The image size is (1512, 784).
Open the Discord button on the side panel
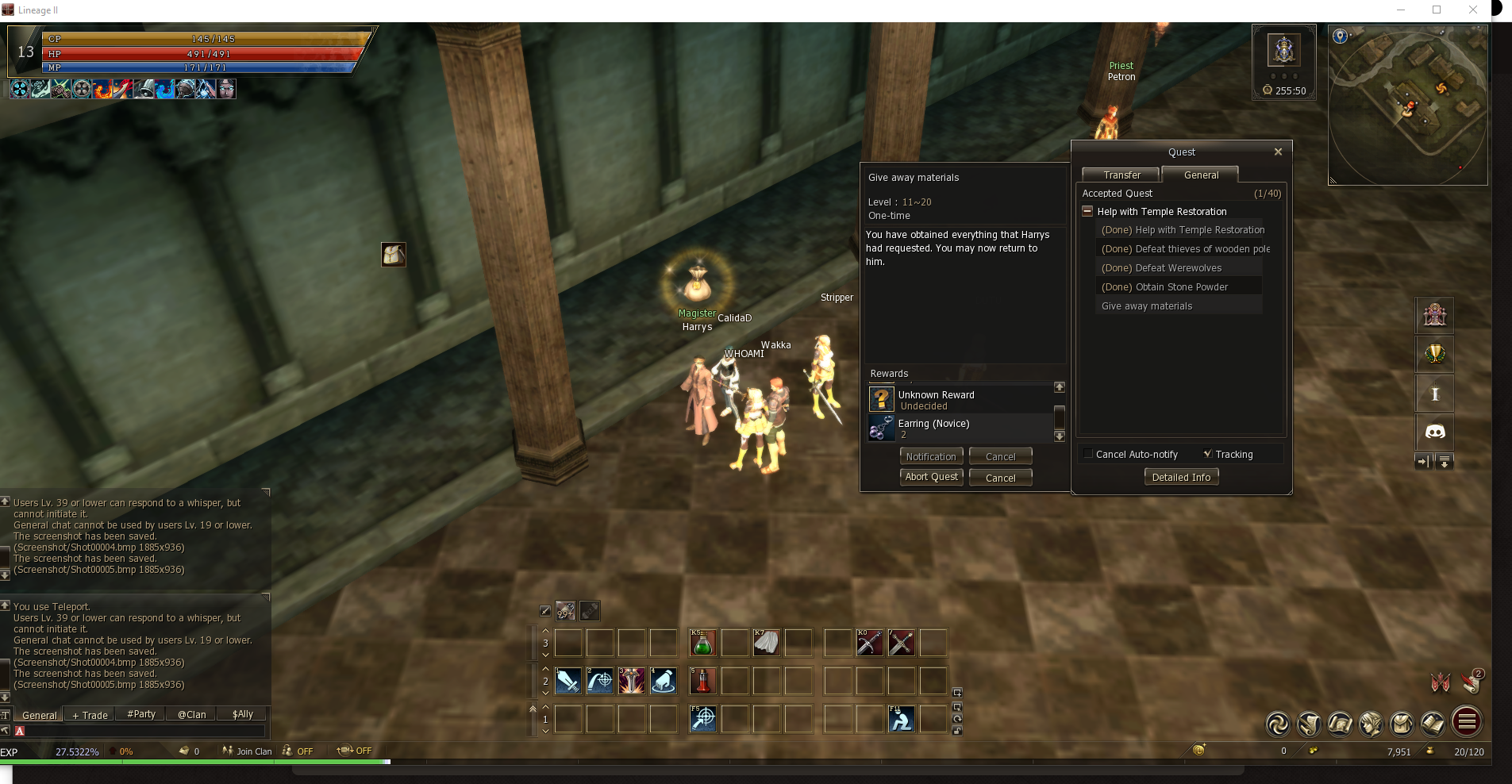click(x=1435, y=432)
